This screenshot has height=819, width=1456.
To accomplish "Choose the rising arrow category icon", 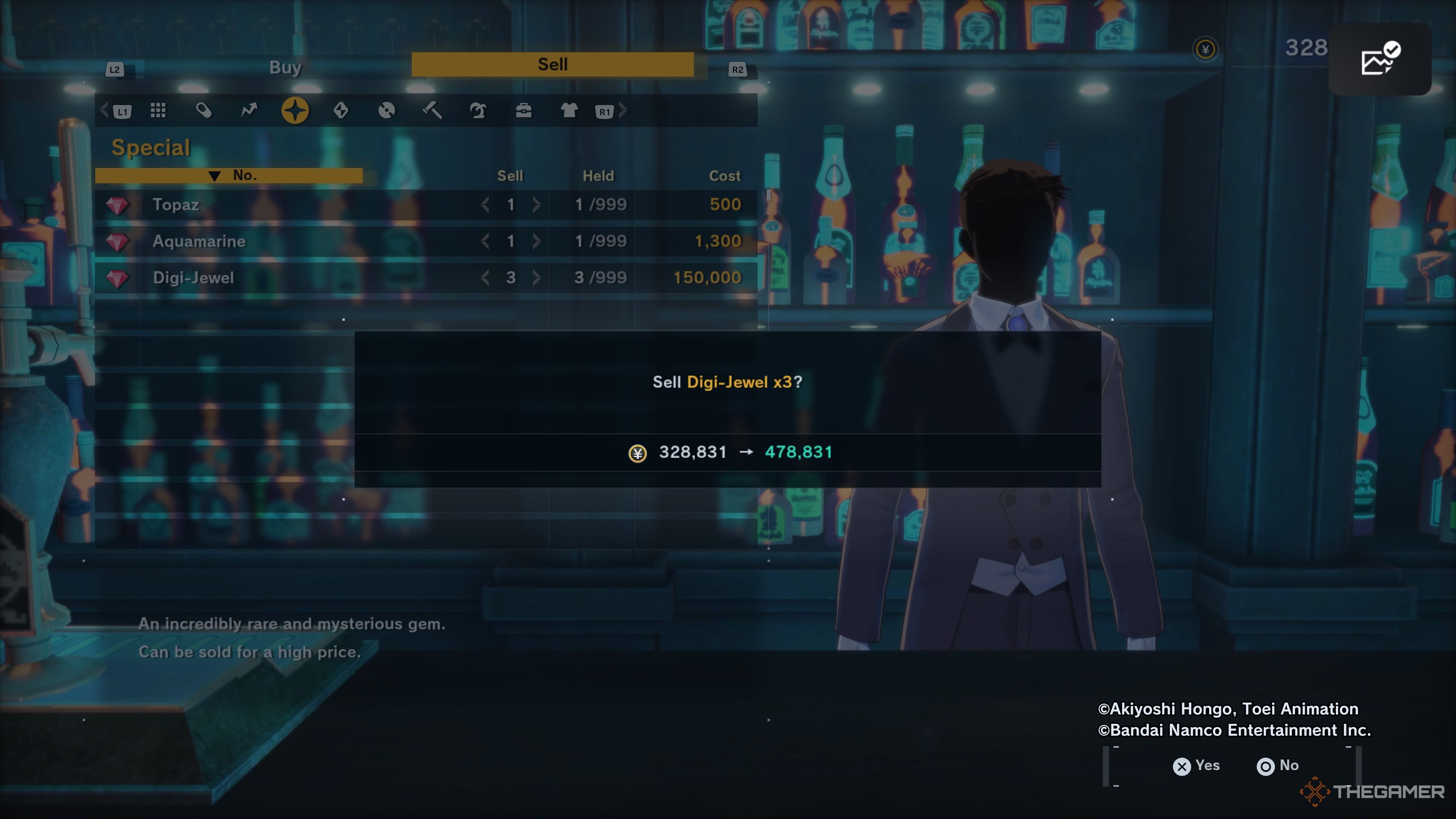I will point(249,110).
